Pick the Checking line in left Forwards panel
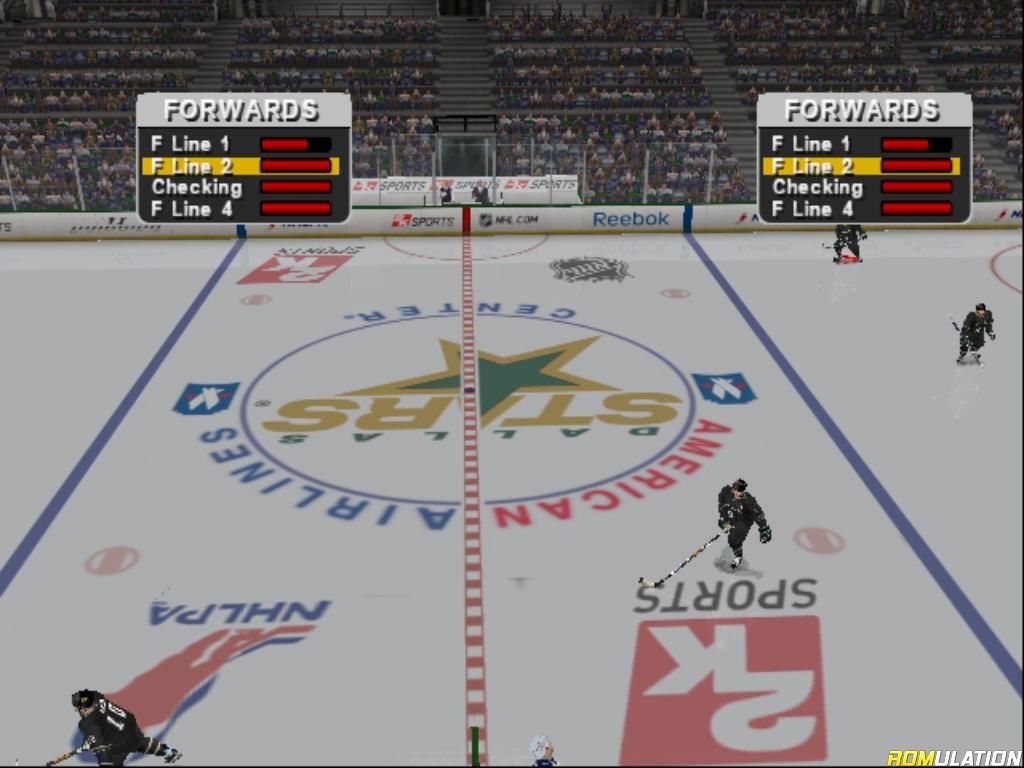1024x768 pixels. coord(197,187)
